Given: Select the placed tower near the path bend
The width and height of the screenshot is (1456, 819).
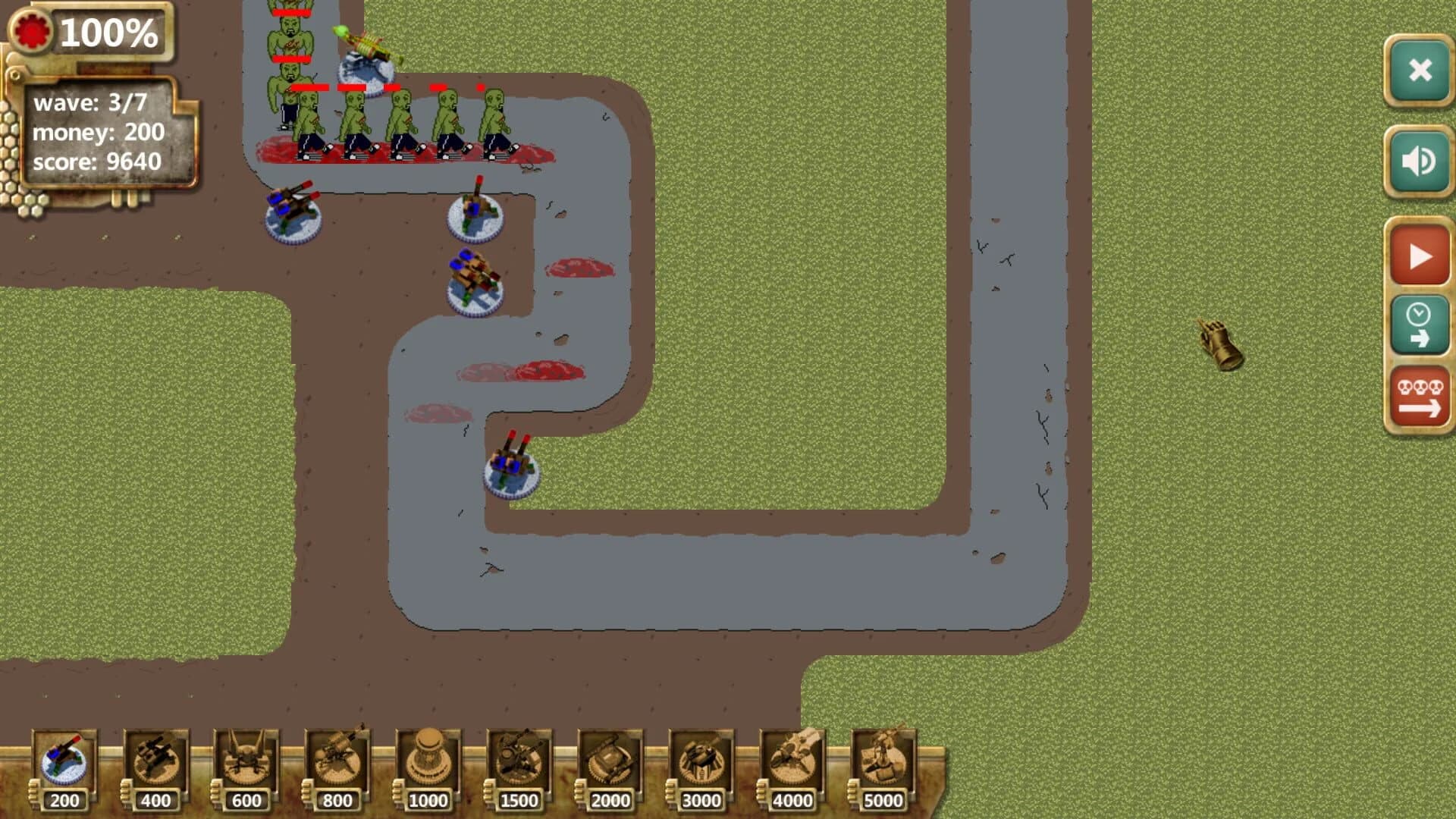Looking at the screenshot, I should click(x=510, y=470).
